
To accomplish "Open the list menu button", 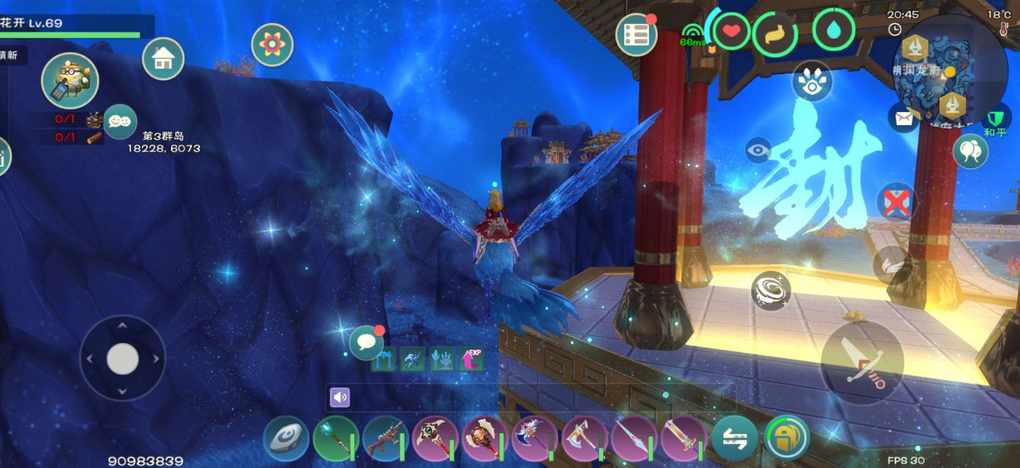I will 635,35.
